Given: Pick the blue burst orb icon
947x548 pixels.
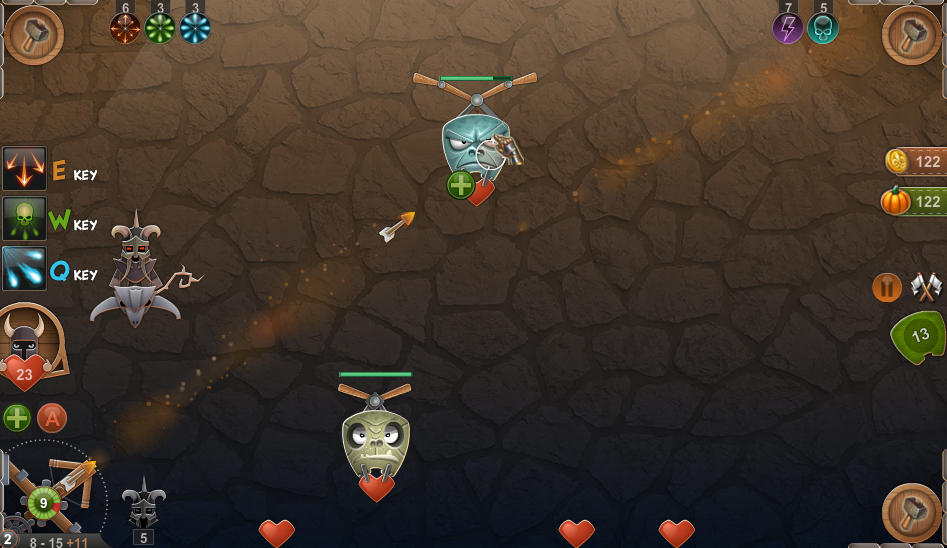Looking at the screenshot, I should (x=195, y=28).
